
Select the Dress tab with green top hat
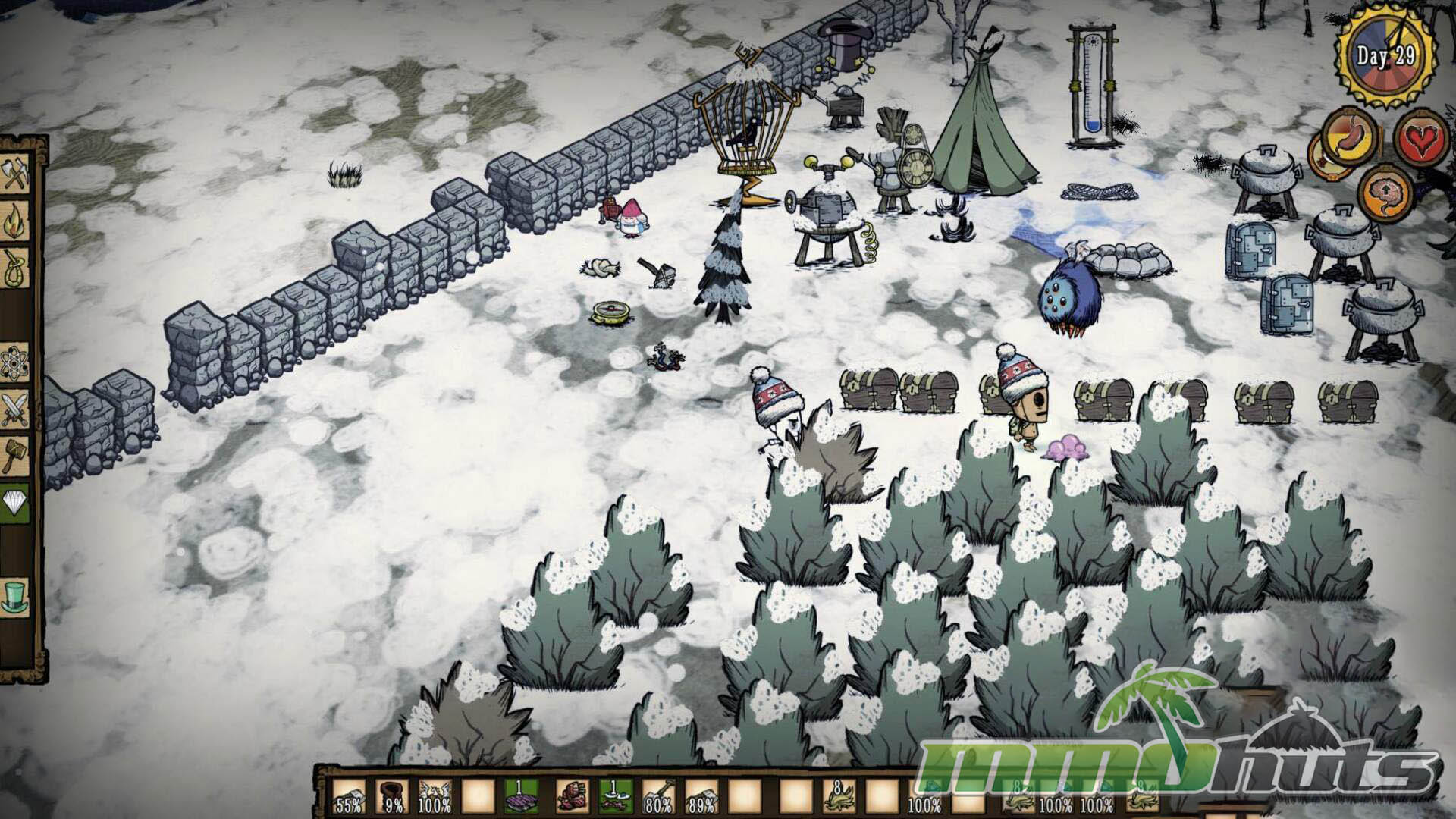(16, 595)
